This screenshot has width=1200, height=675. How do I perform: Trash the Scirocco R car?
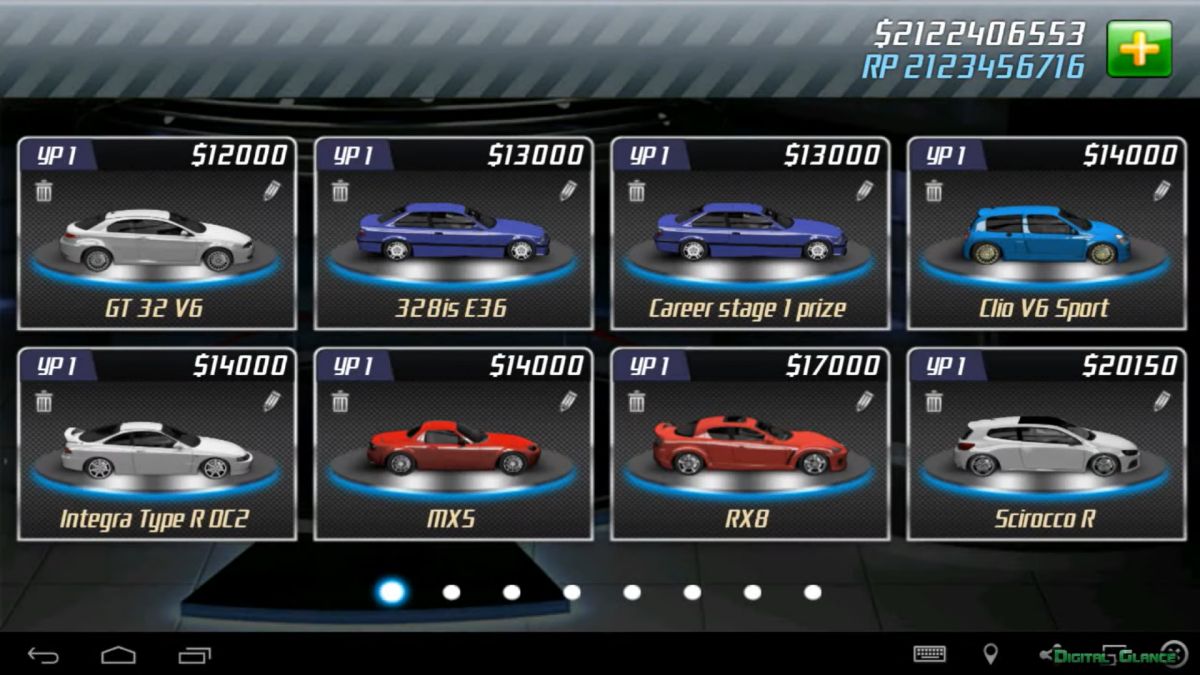pos(933,401)
